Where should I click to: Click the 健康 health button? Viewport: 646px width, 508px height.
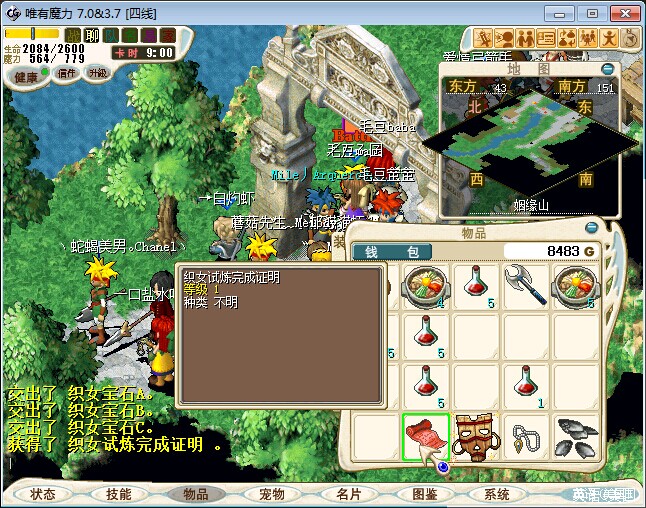tap(26, 77)
